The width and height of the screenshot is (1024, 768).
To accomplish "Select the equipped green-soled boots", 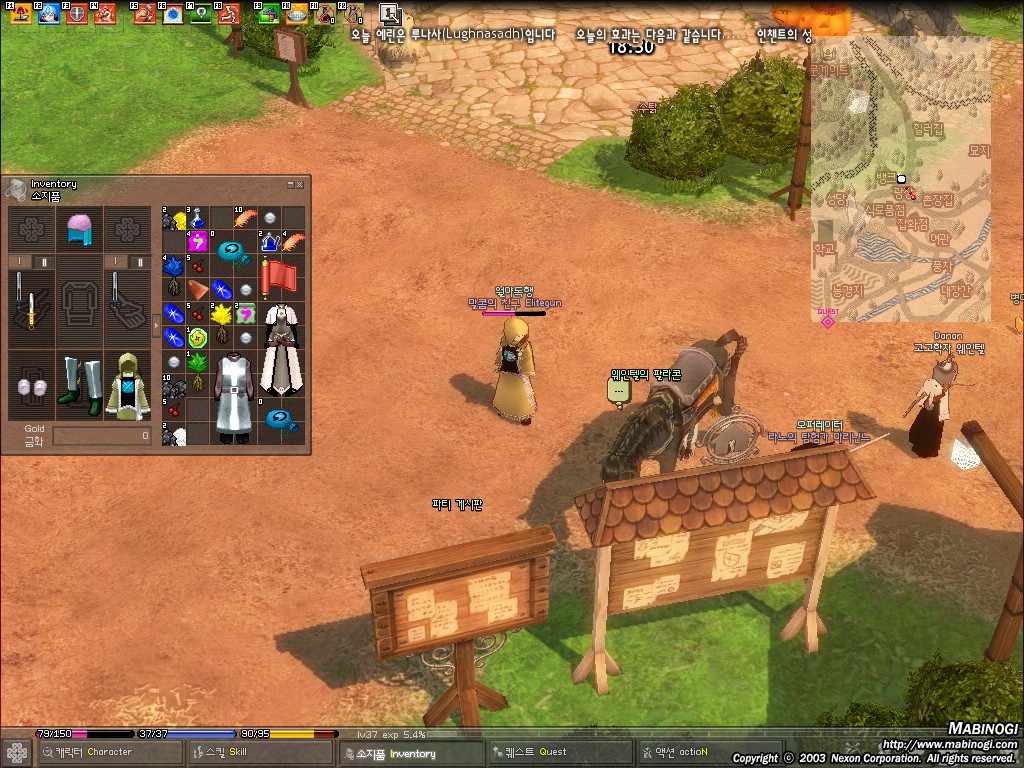I will (x=79, y=385).
